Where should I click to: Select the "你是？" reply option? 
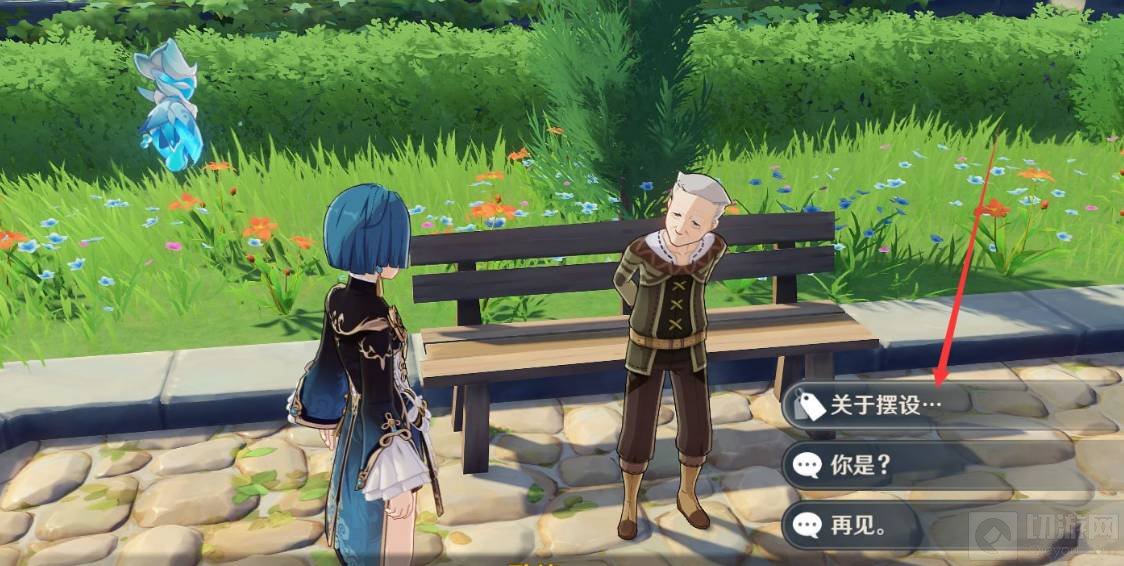[x=860, y=464]
